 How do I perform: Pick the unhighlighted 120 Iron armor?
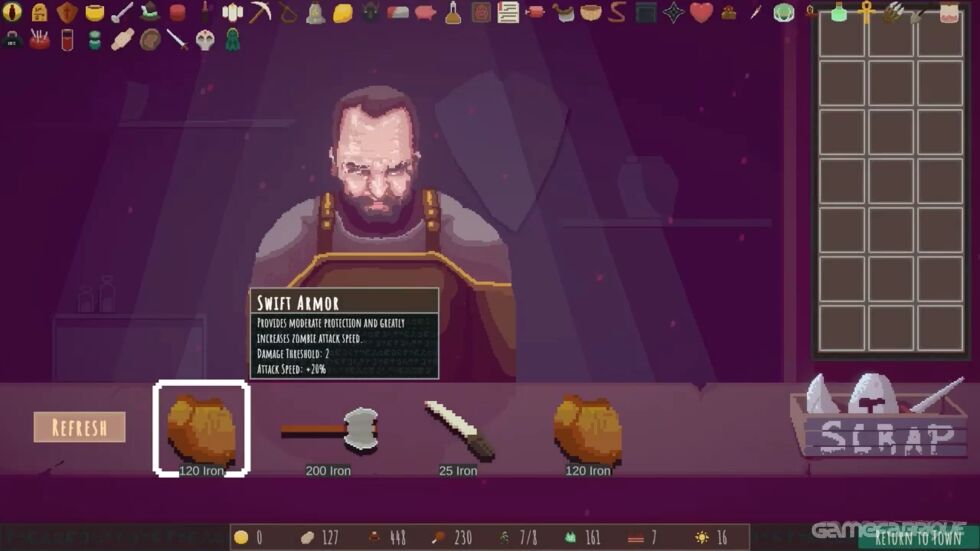click(x=588, y=428)
